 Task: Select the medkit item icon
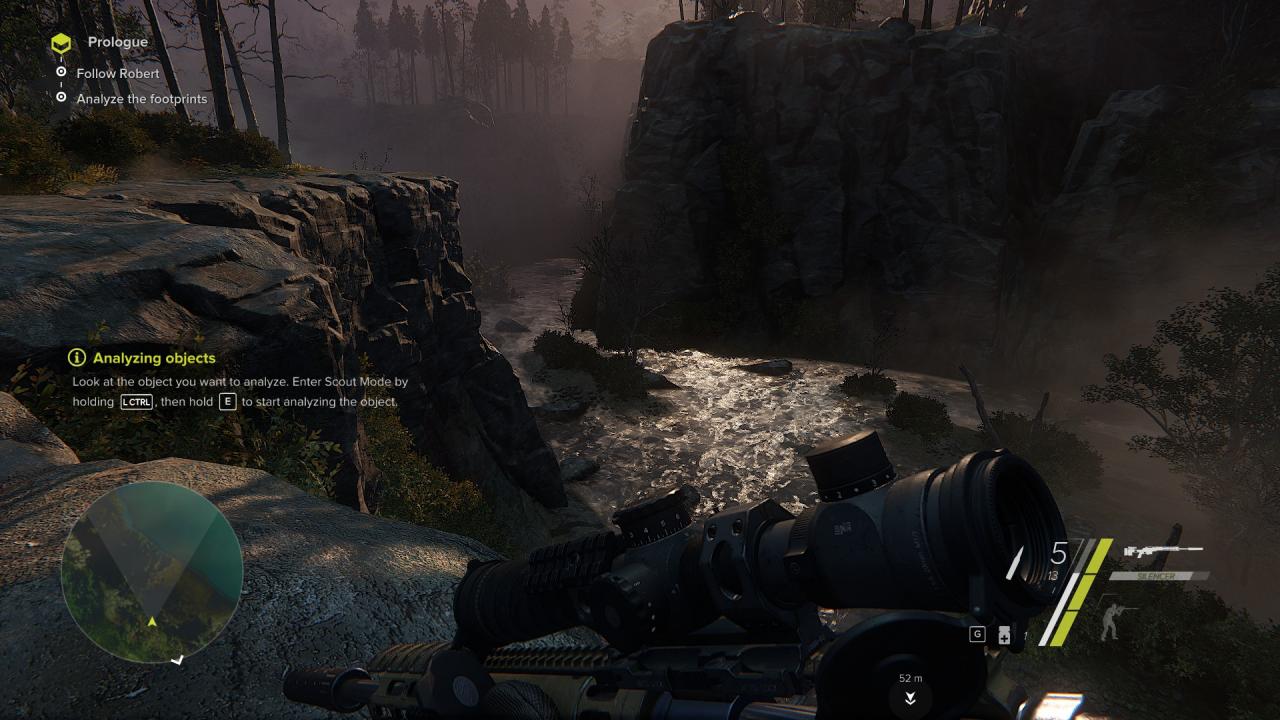(1003, 636)
